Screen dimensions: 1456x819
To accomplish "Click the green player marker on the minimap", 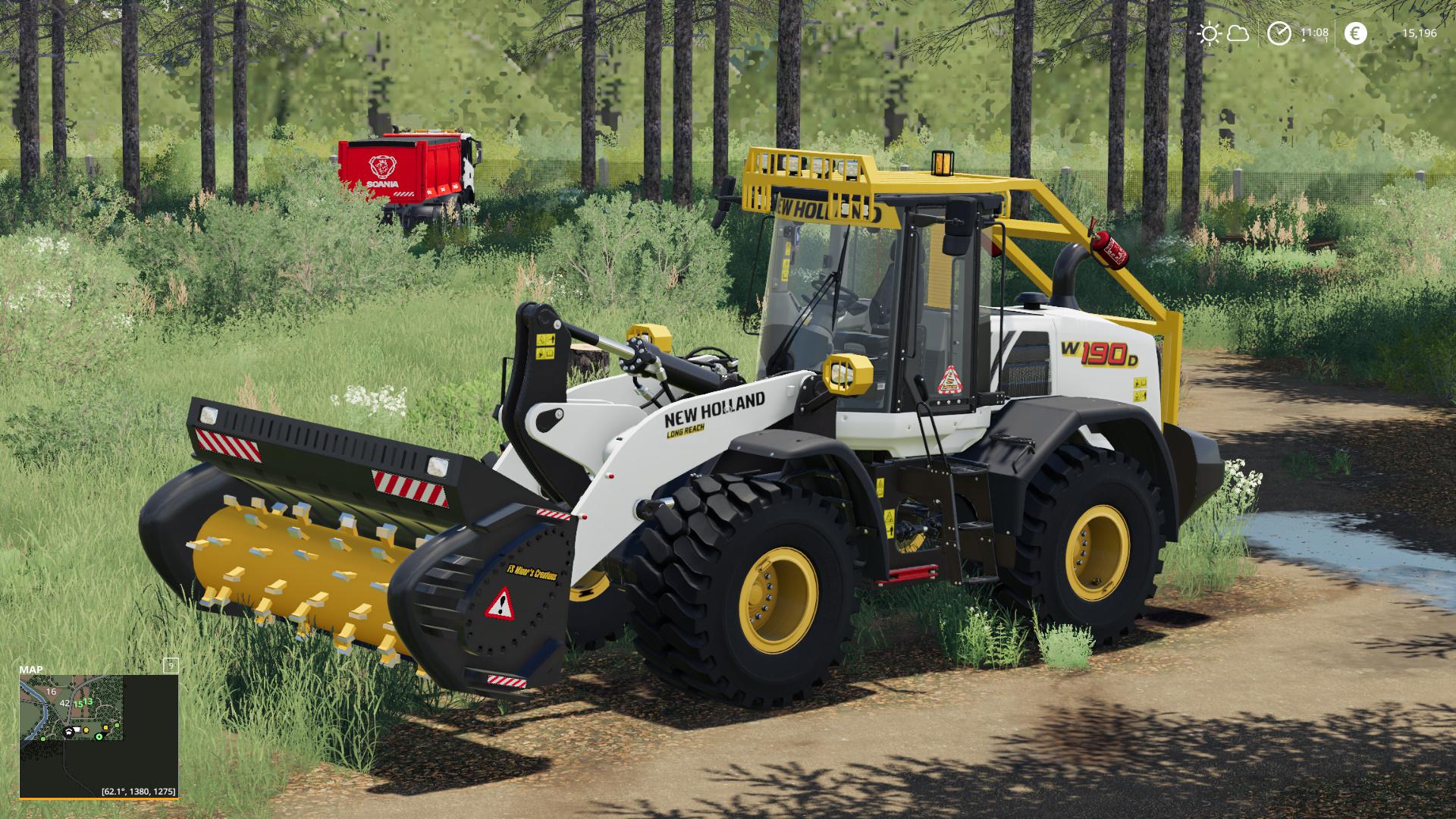I will point(99,736).
